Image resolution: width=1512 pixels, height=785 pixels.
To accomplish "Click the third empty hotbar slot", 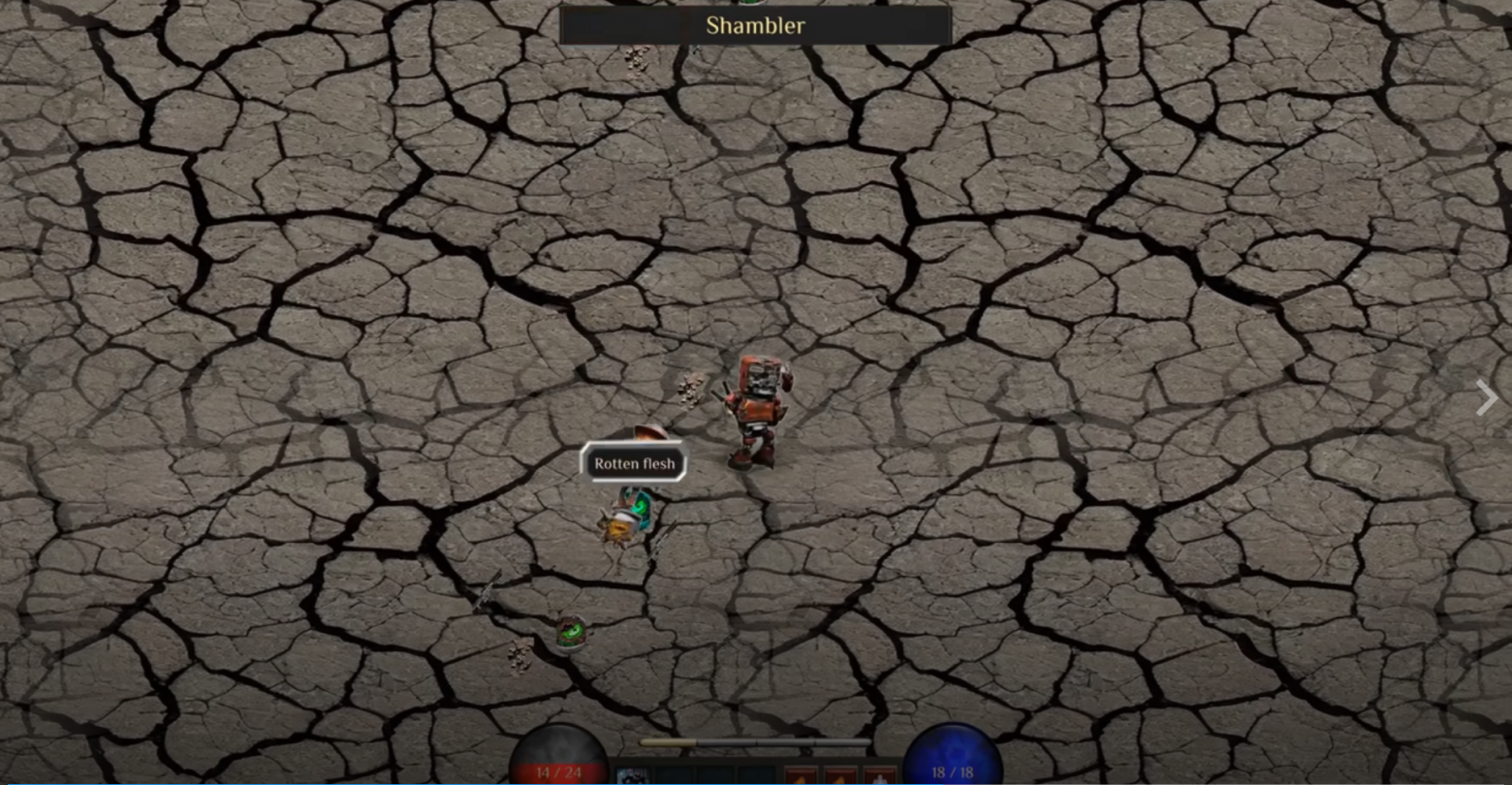I will point(717,773).
